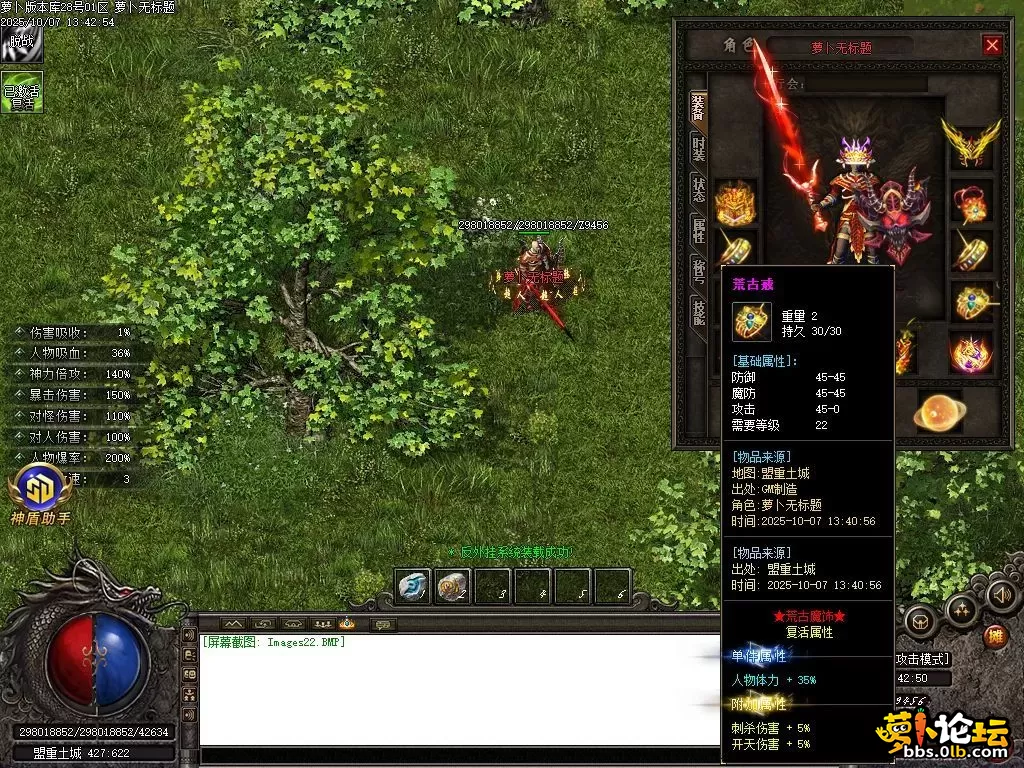Open the 技能 skills tab
This screenshot has height=768, width=1024.
[x=699, y=311]
